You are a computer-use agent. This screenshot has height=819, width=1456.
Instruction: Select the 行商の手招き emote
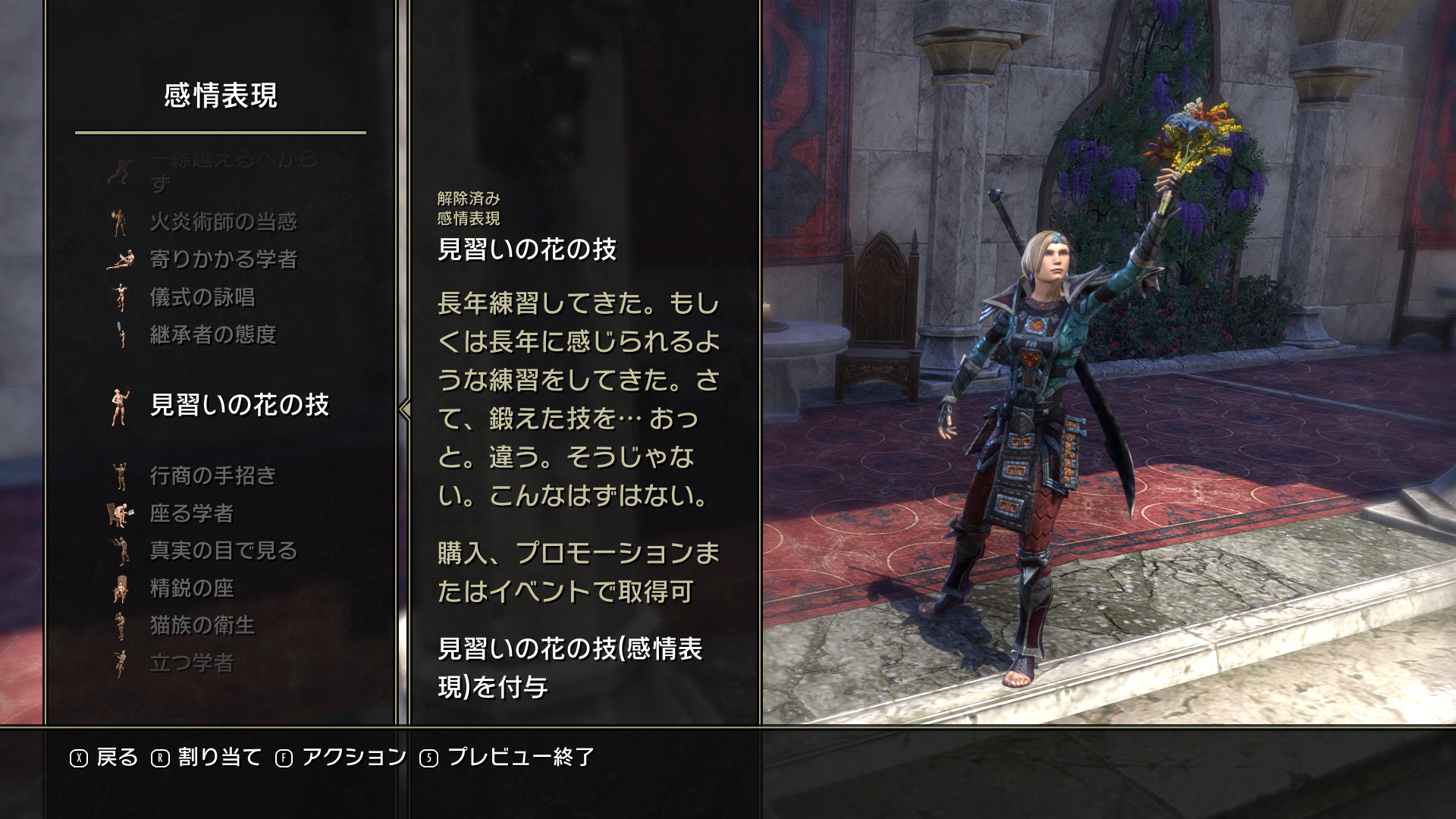coord(213,475)
